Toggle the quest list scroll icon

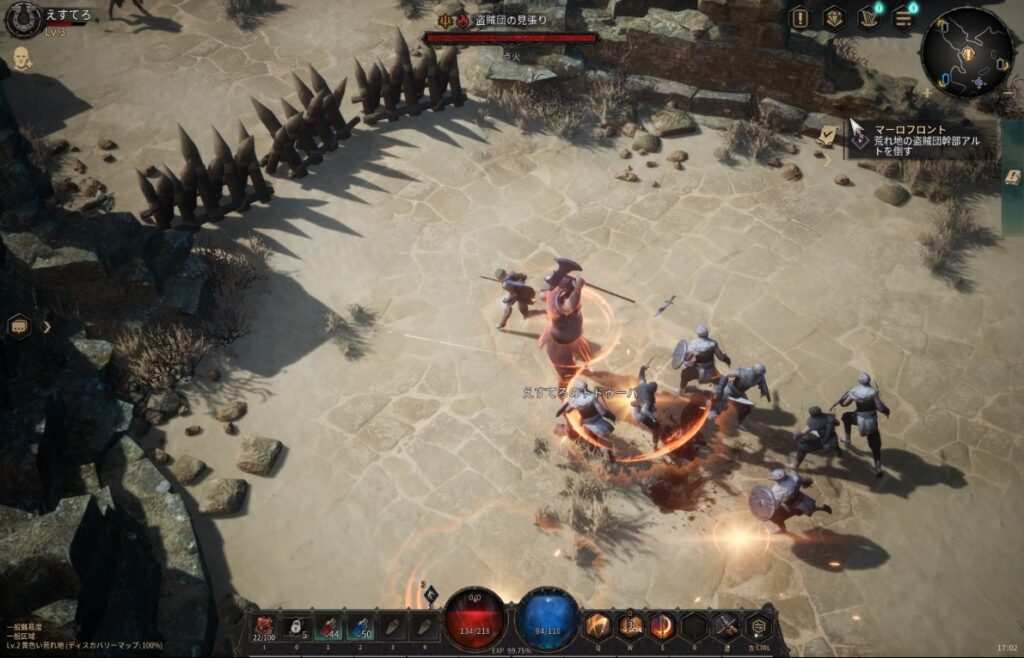tap(827, 135)
